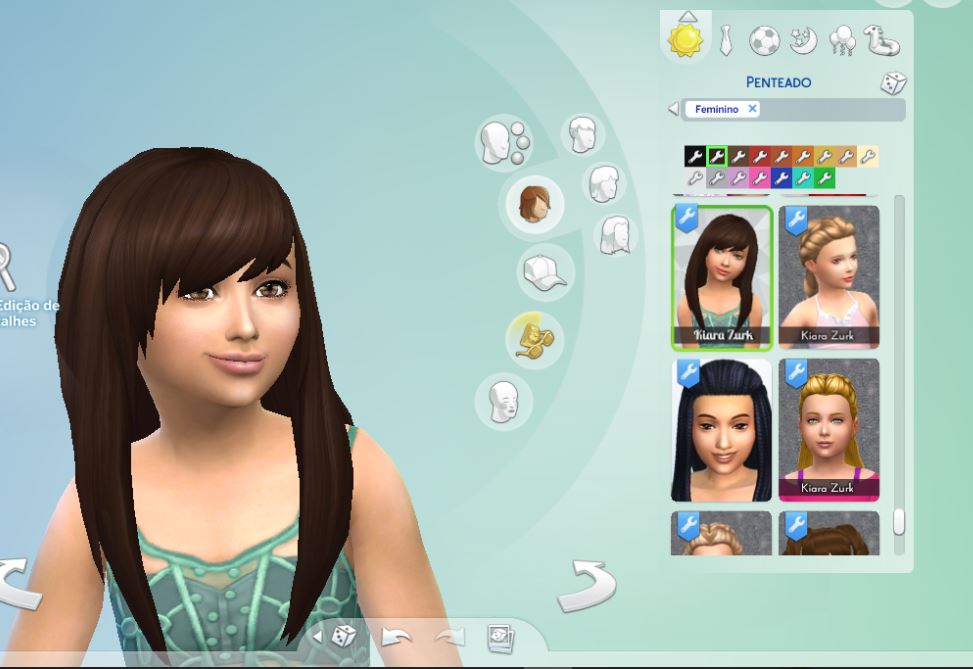The width and height of the screenshot is (973, 669).
Task: Pick the long blonde hairstyle with headband thumbnail
Action: click(x=829, y=430)
